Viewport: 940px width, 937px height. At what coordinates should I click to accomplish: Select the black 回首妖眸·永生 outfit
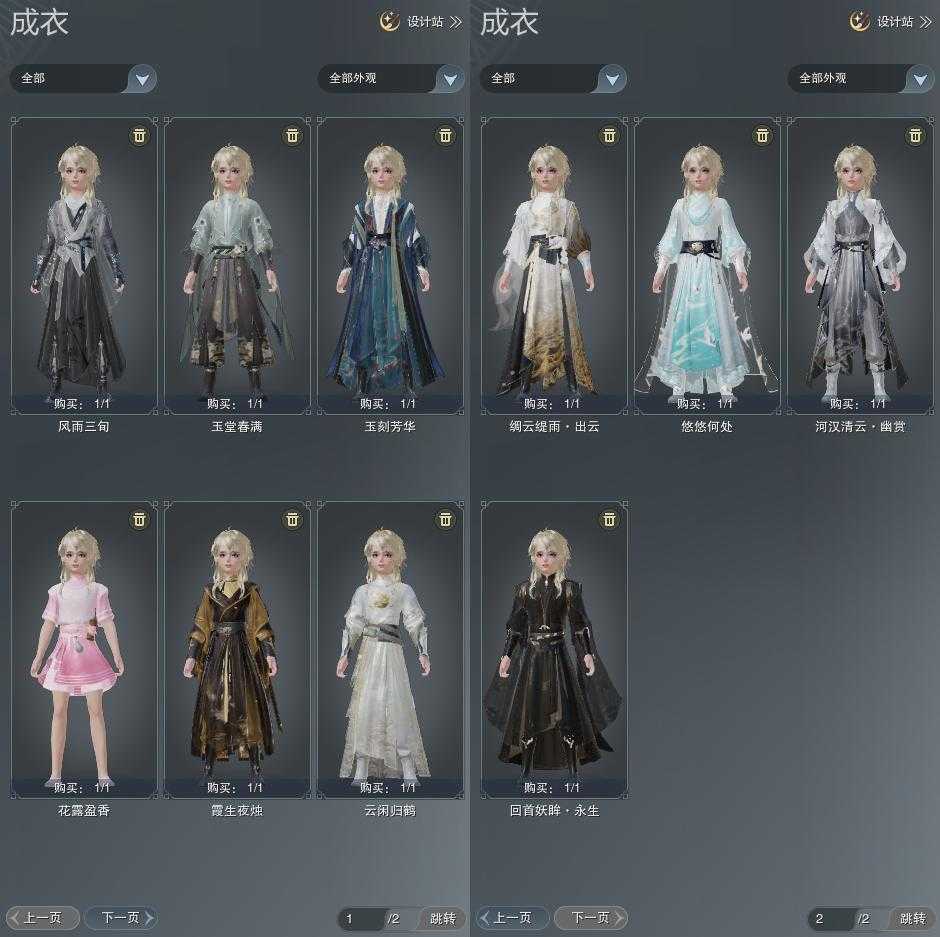coord(554,649)
